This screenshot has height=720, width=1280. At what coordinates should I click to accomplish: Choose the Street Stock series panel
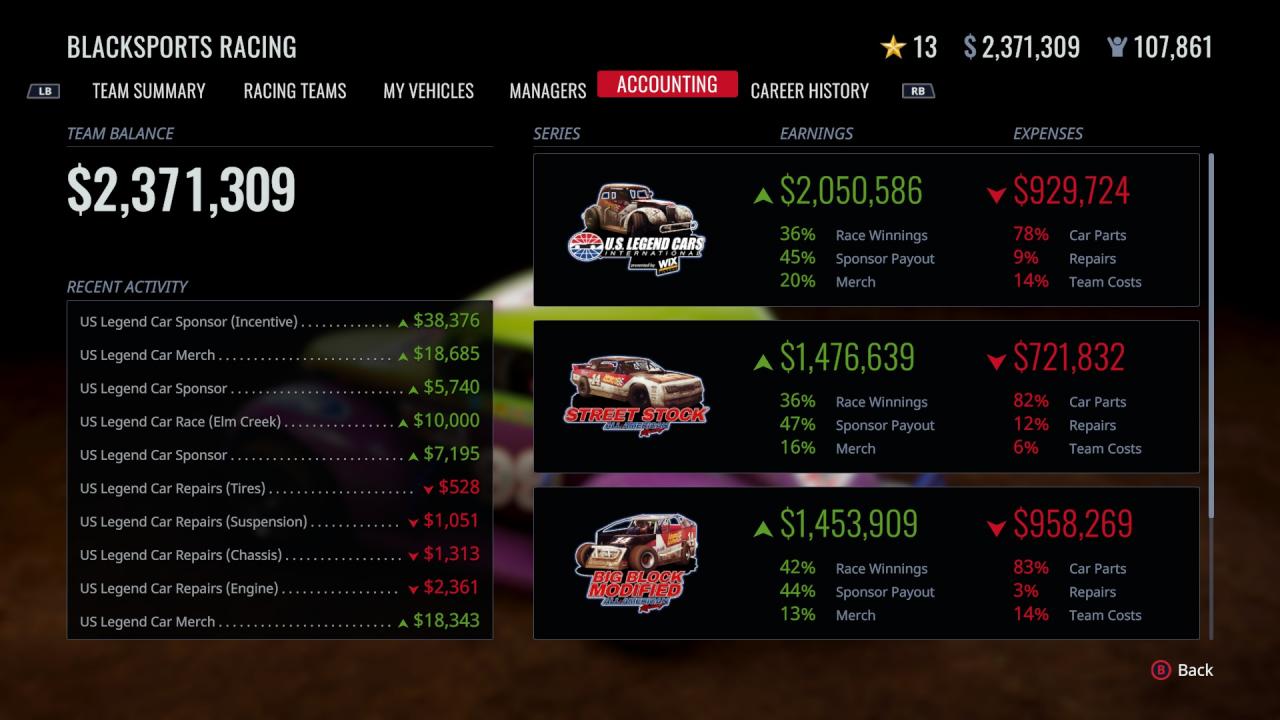tap(866, 397)
